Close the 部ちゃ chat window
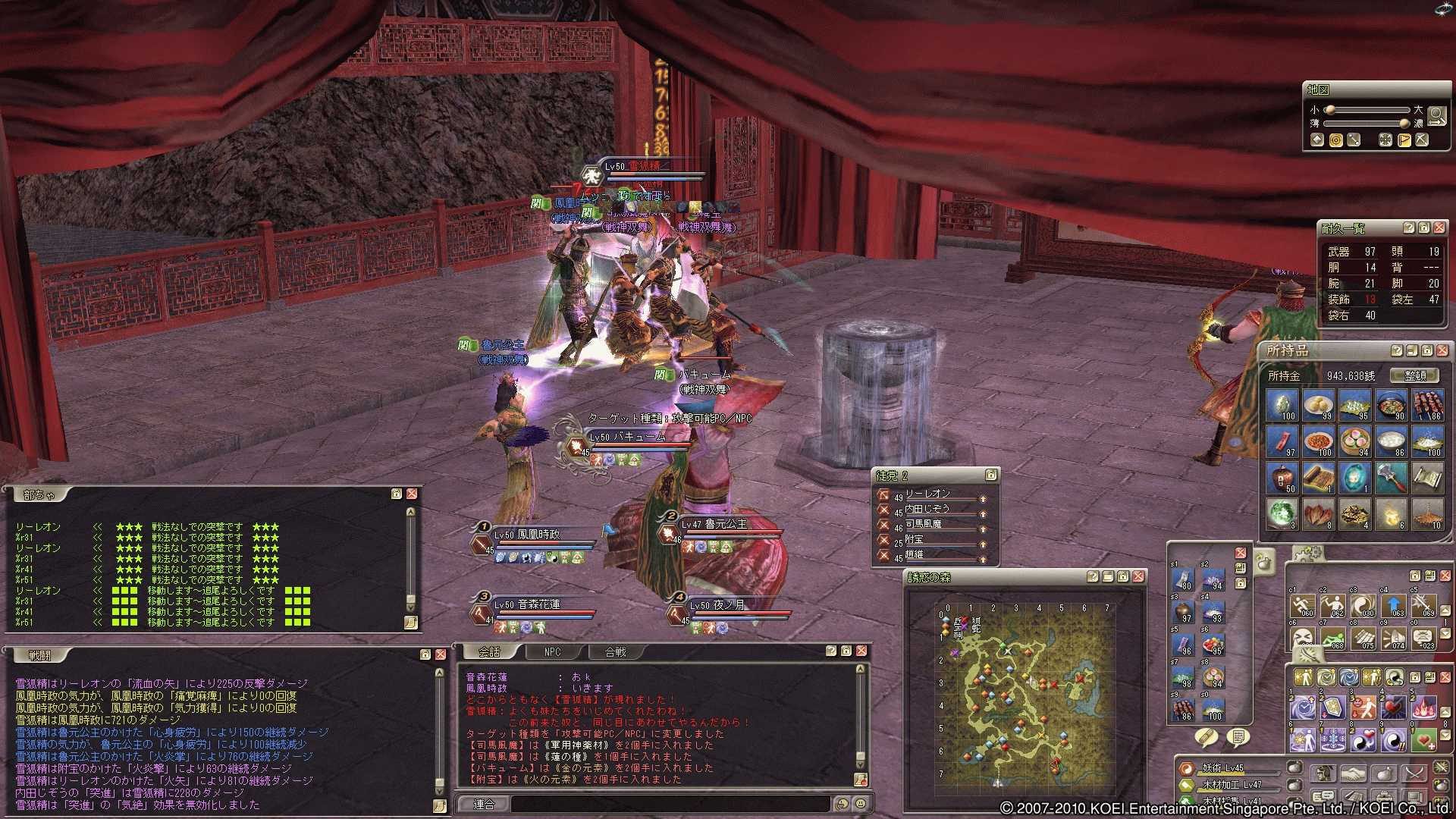The height and width of the screenshot is (819, 1456). click(412, 494)
